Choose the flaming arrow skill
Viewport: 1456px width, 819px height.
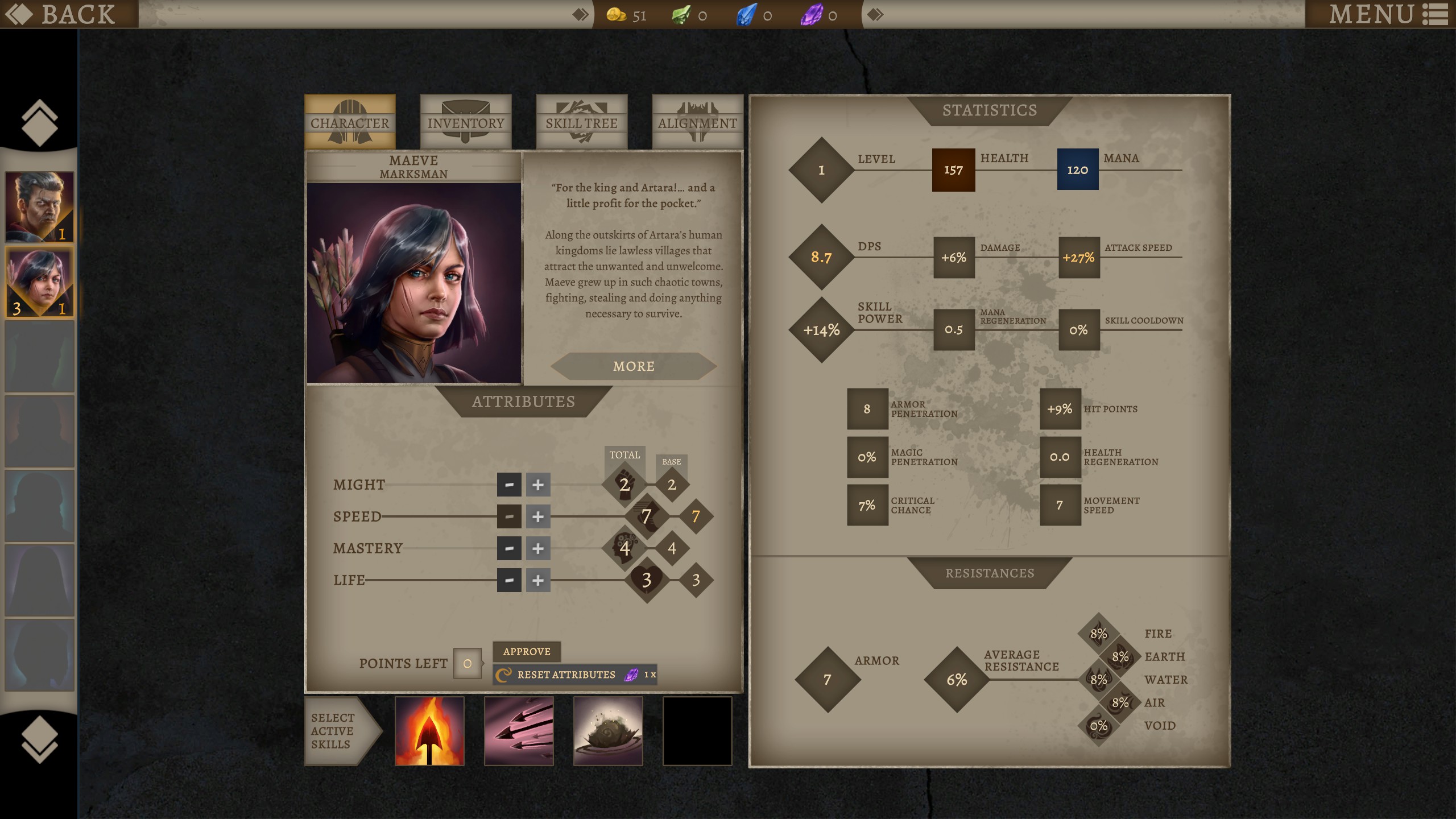click(429, 731)
